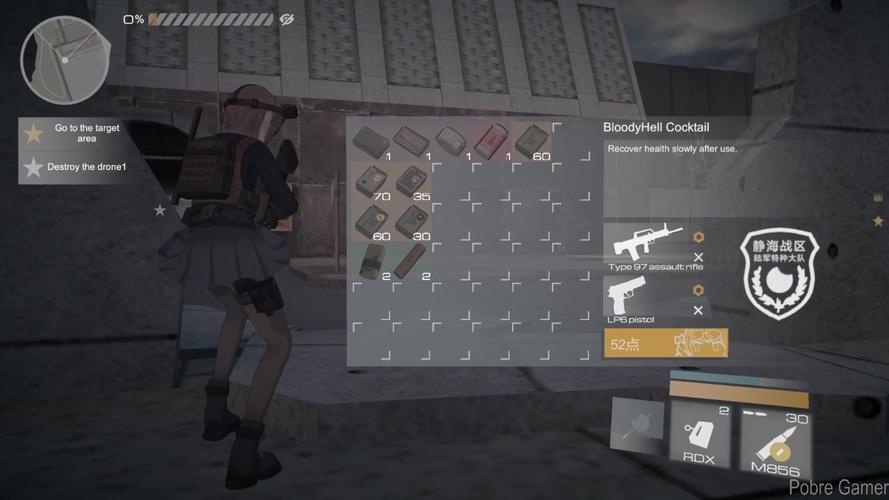Choose the M856 ammo slot
This screenshot has width=889, height=500.
777,436
